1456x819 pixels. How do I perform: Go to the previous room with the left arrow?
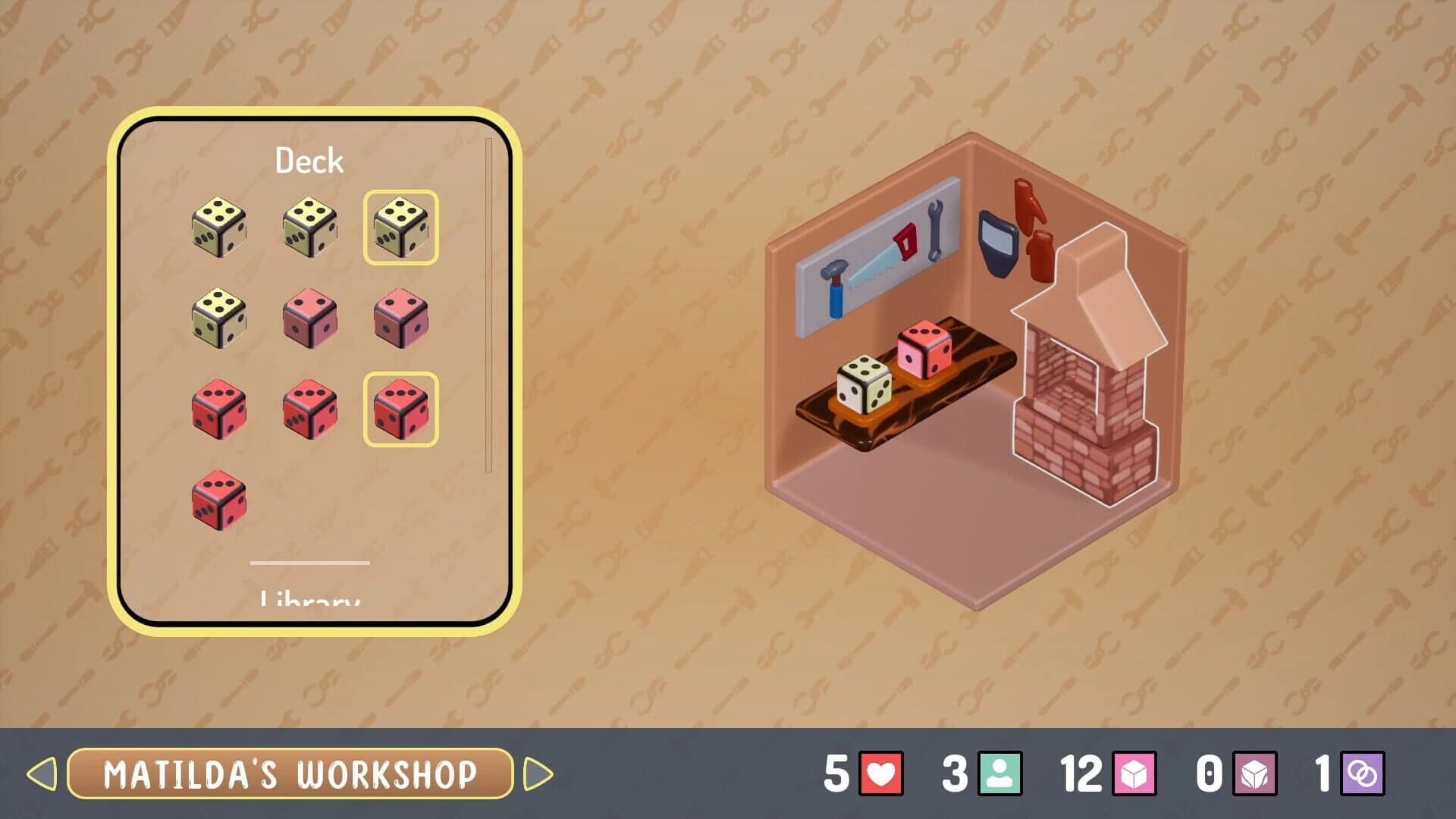[x=42, y=774]
